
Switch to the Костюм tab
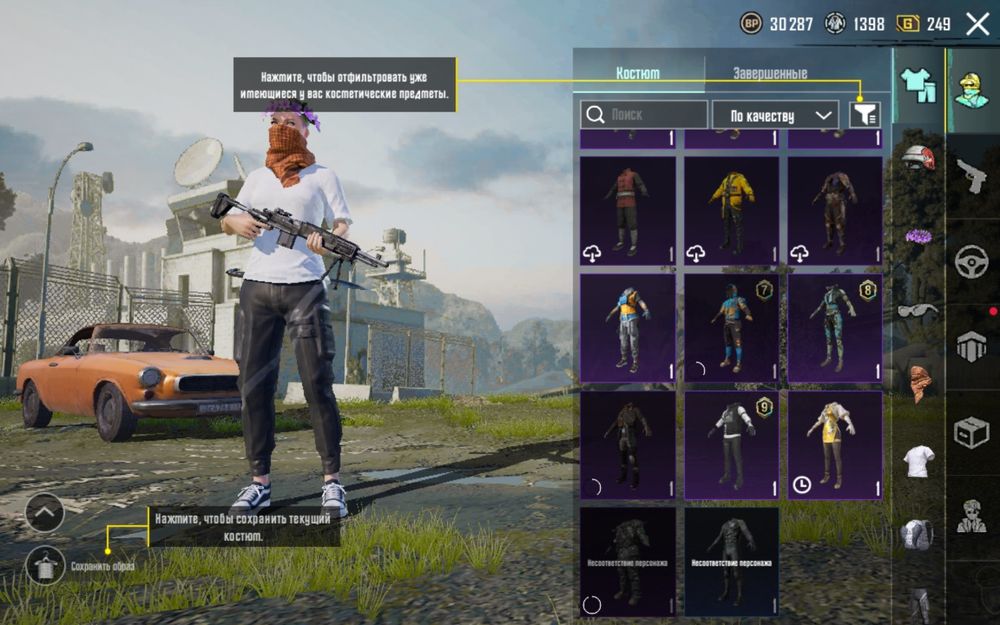pos(638,73)
